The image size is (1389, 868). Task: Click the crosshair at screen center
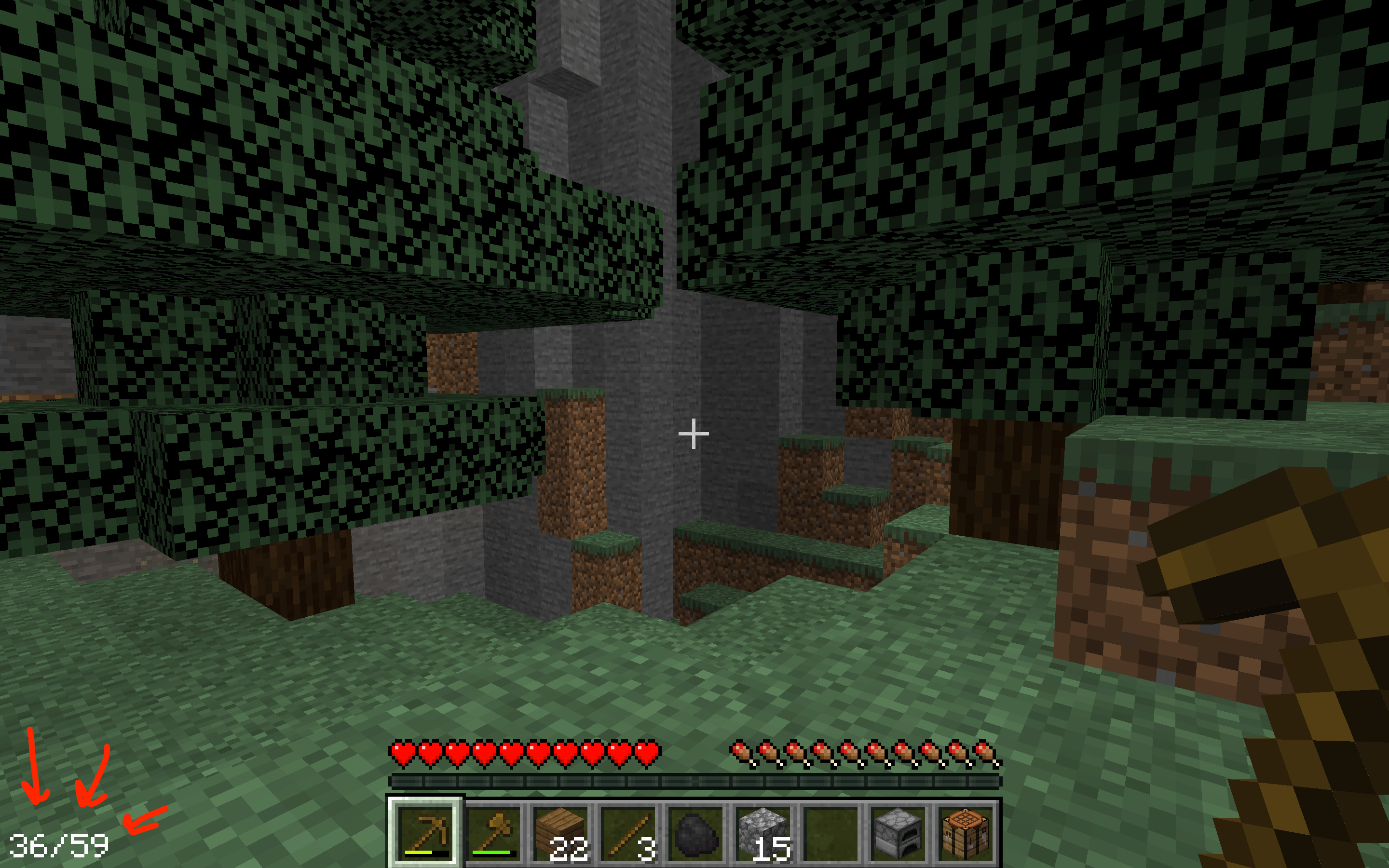click(694, 434)
